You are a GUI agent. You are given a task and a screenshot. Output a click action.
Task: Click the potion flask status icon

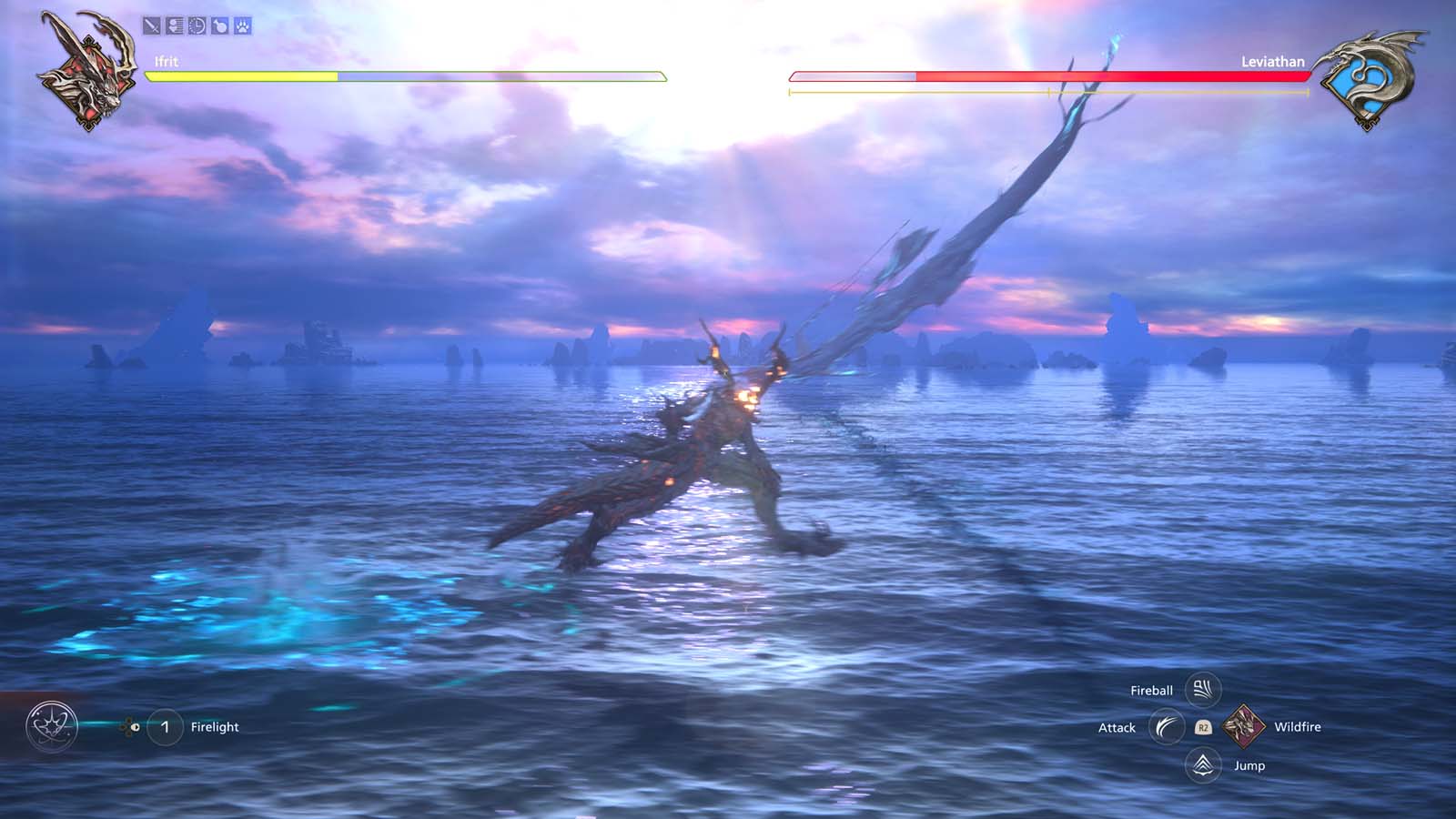(221, 25)
